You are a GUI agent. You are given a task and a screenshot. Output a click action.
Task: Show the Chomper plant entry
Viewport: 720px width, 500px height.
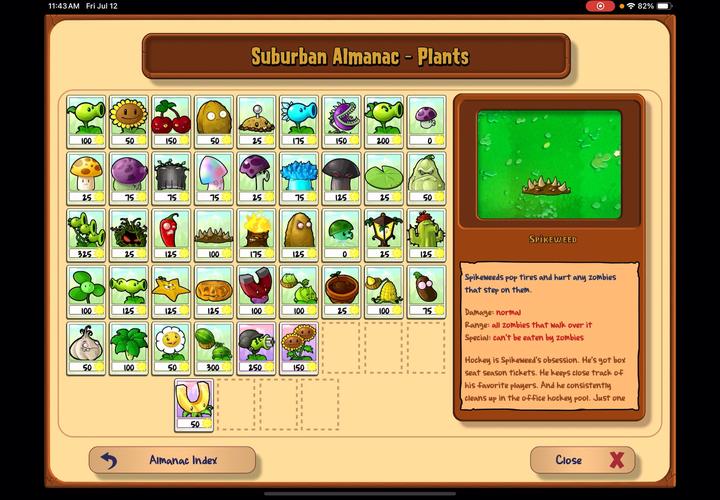341,121
